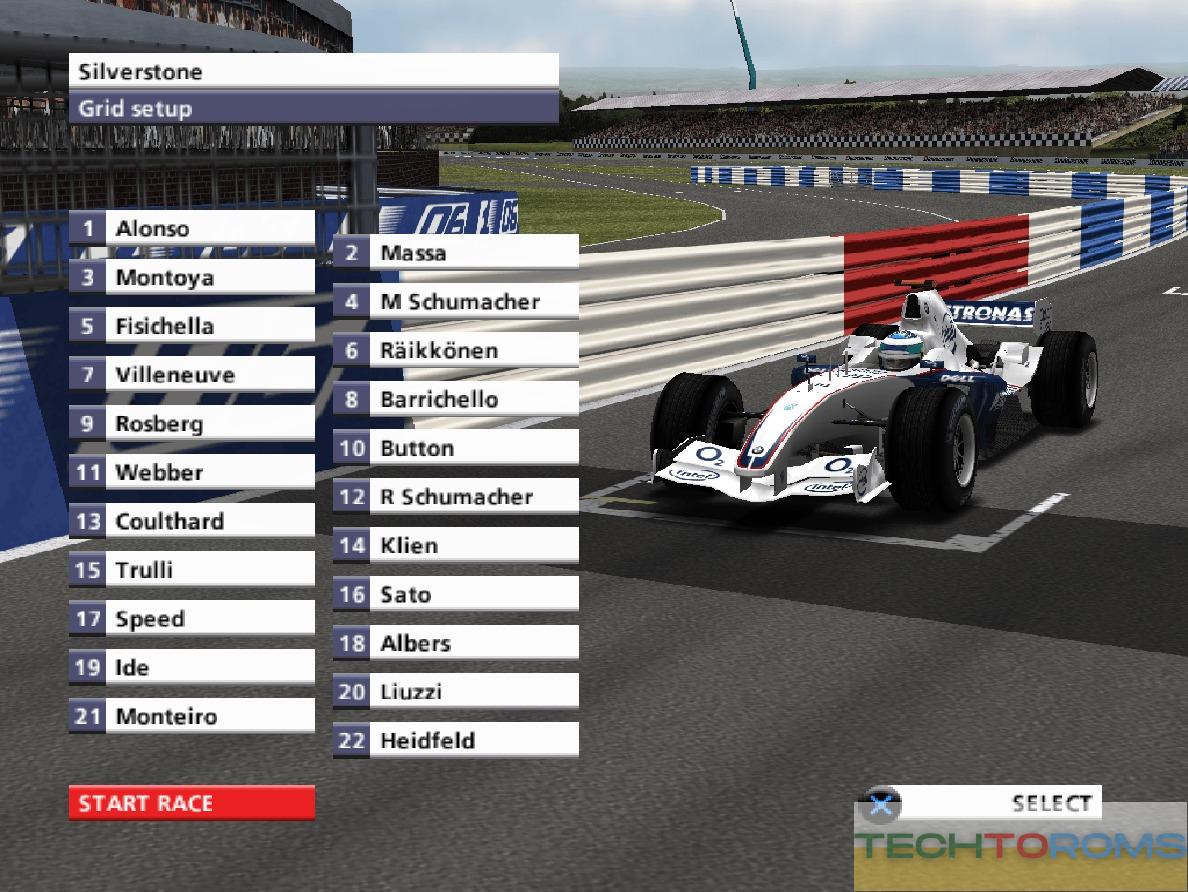
Task: Start the race at Silverstone
Action: click(x=191, y=803)
